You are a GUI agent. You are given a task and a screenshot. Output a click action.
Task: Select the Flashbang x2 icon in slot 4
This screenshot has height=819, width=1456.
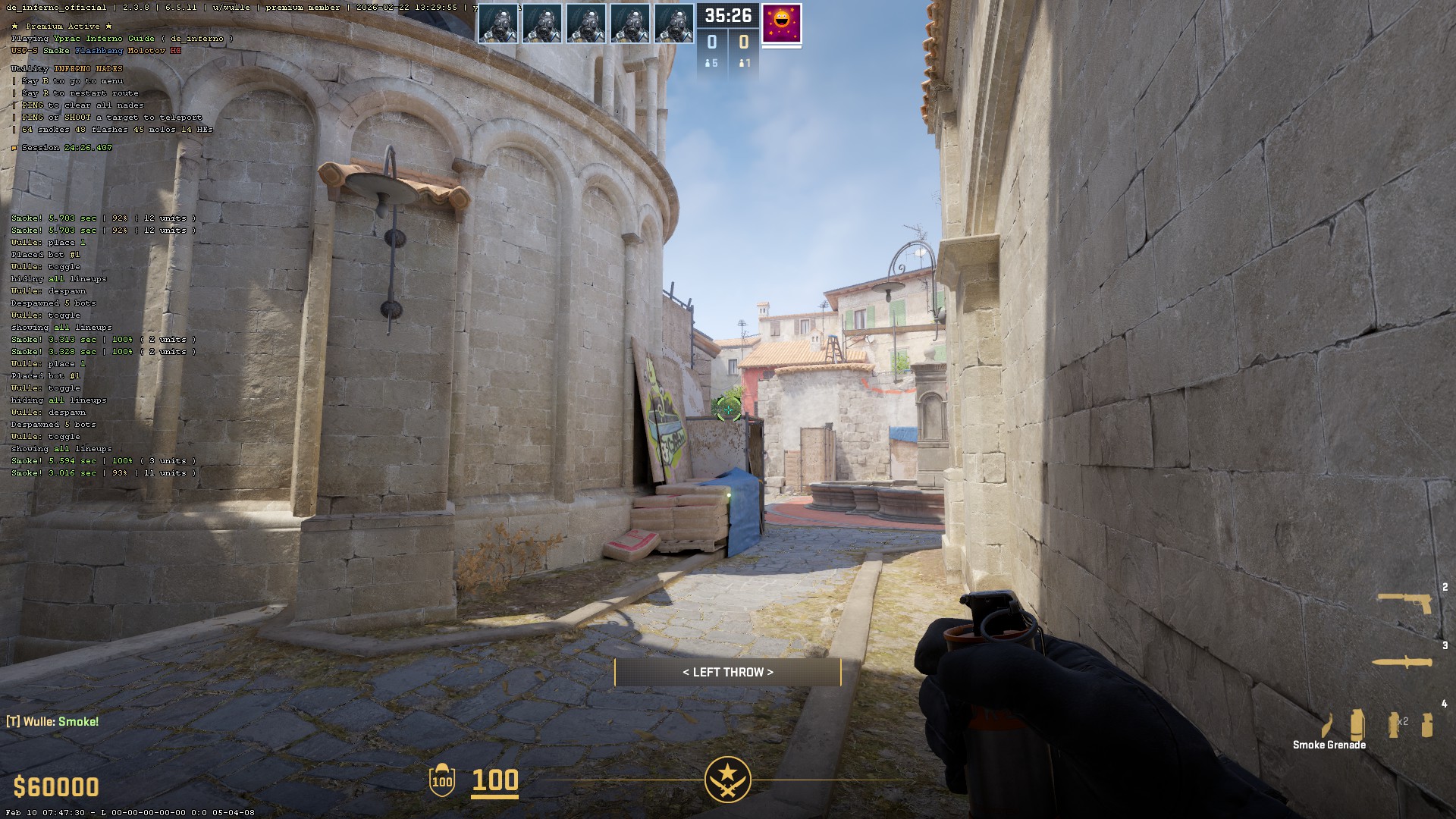pyautogui.click(x=1393, y=724)
